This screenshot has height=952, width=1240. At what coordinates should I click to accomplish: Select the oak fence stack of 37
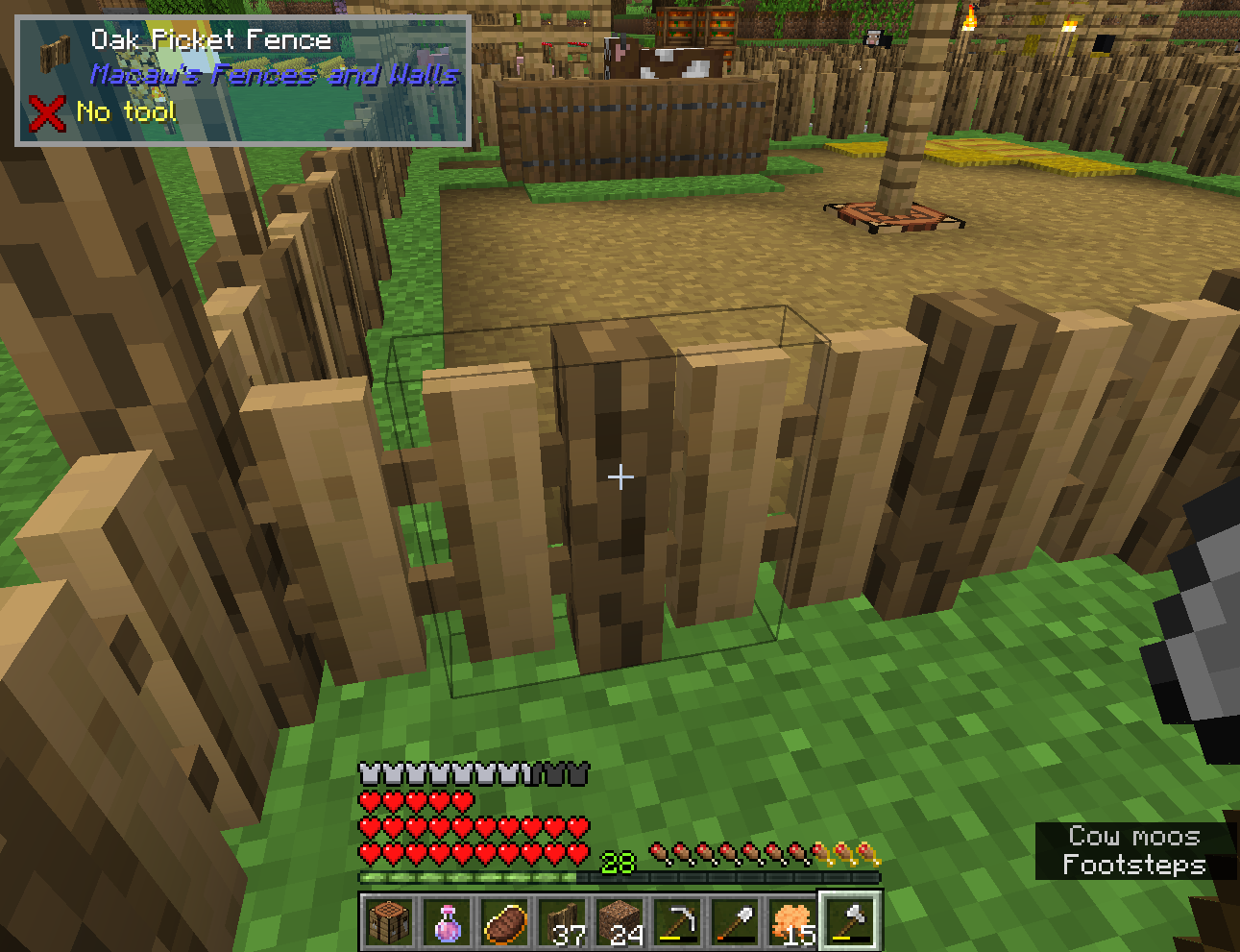[x=565, y=920]
